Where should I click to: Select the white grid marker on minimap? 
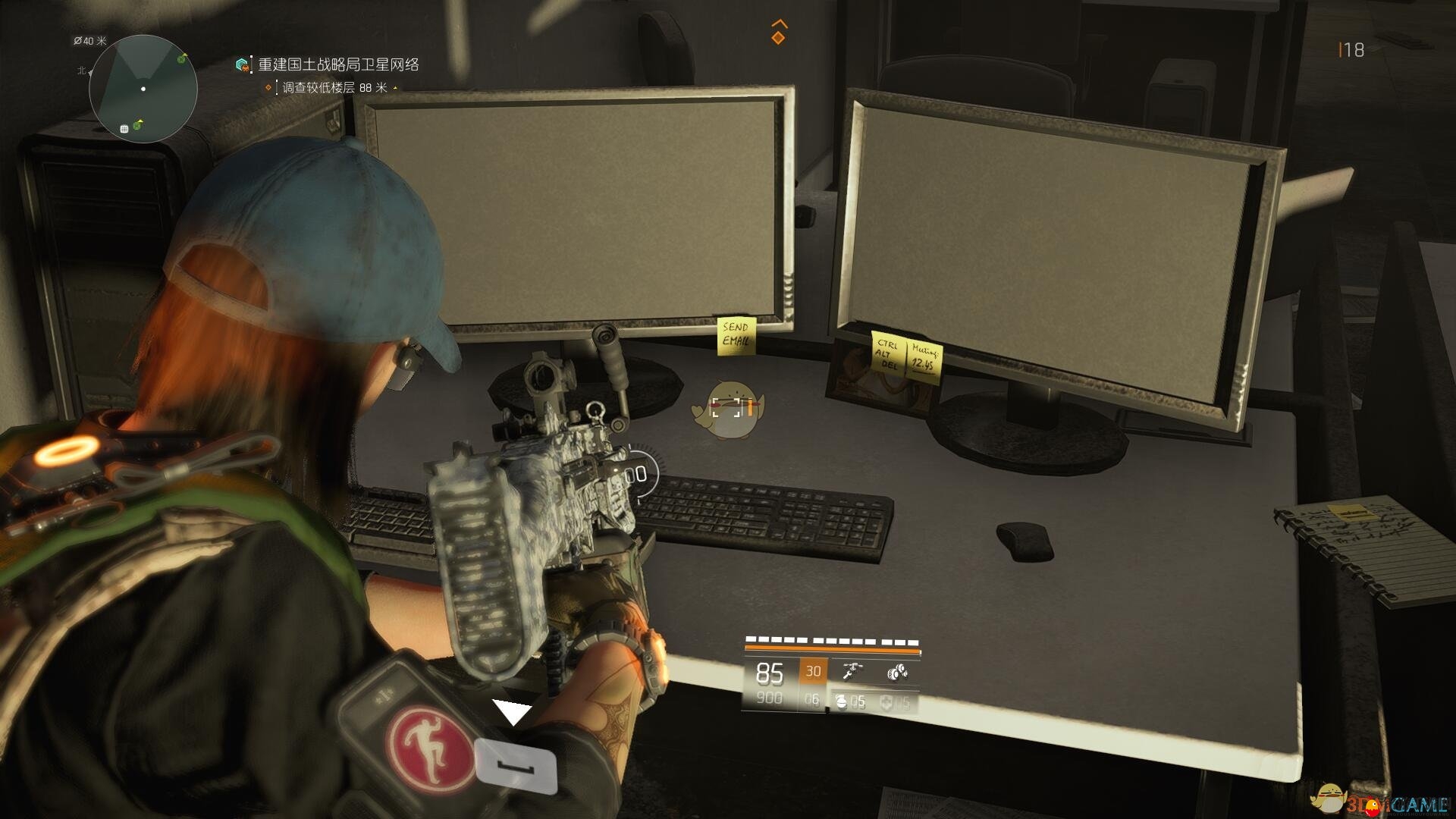124,129
